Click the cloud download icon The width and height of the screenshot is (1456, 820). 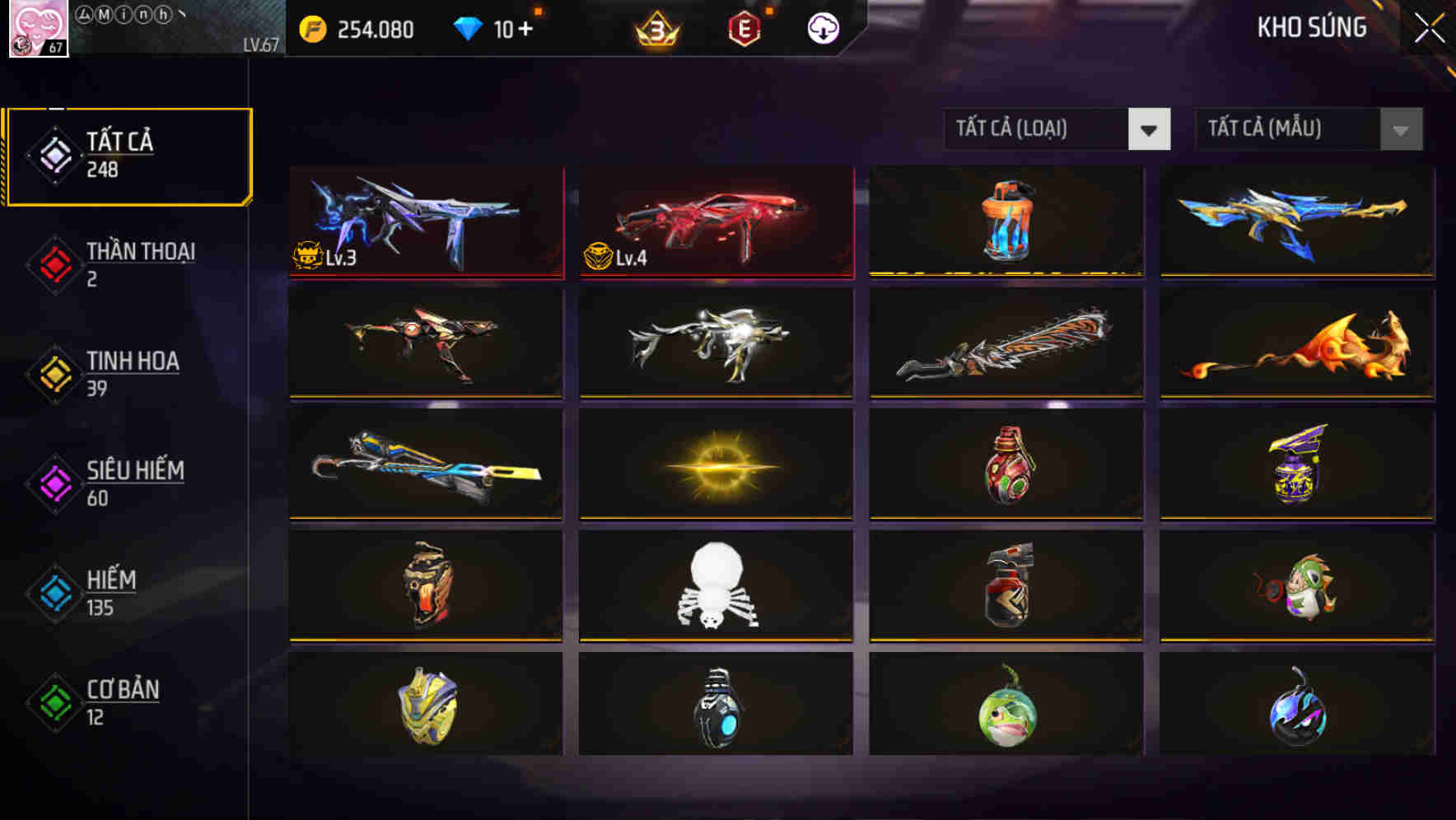[x=823, y=27]
